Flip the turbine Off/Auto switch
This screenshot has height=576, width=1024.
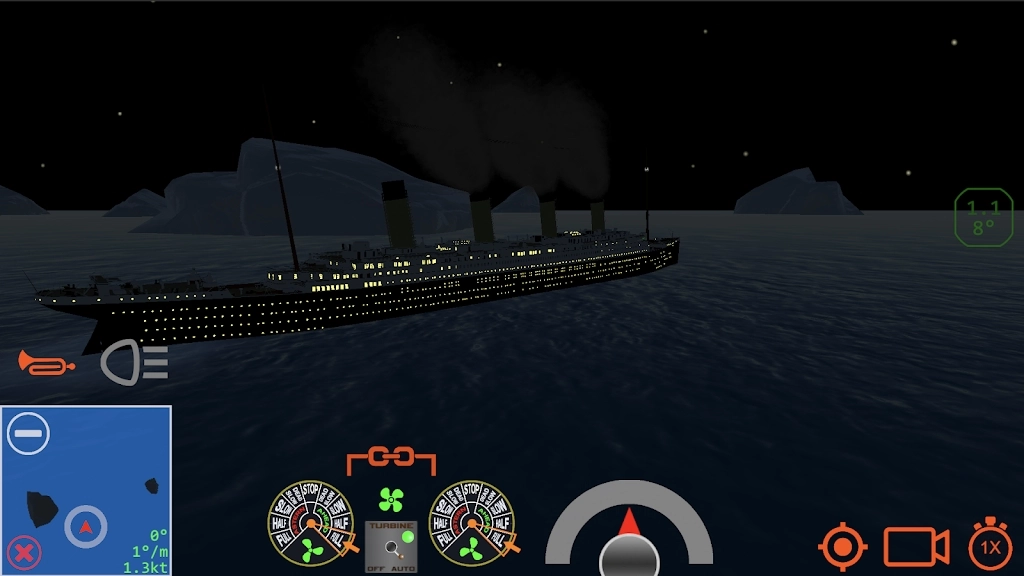pyautogui.click(x=391, y=546)
